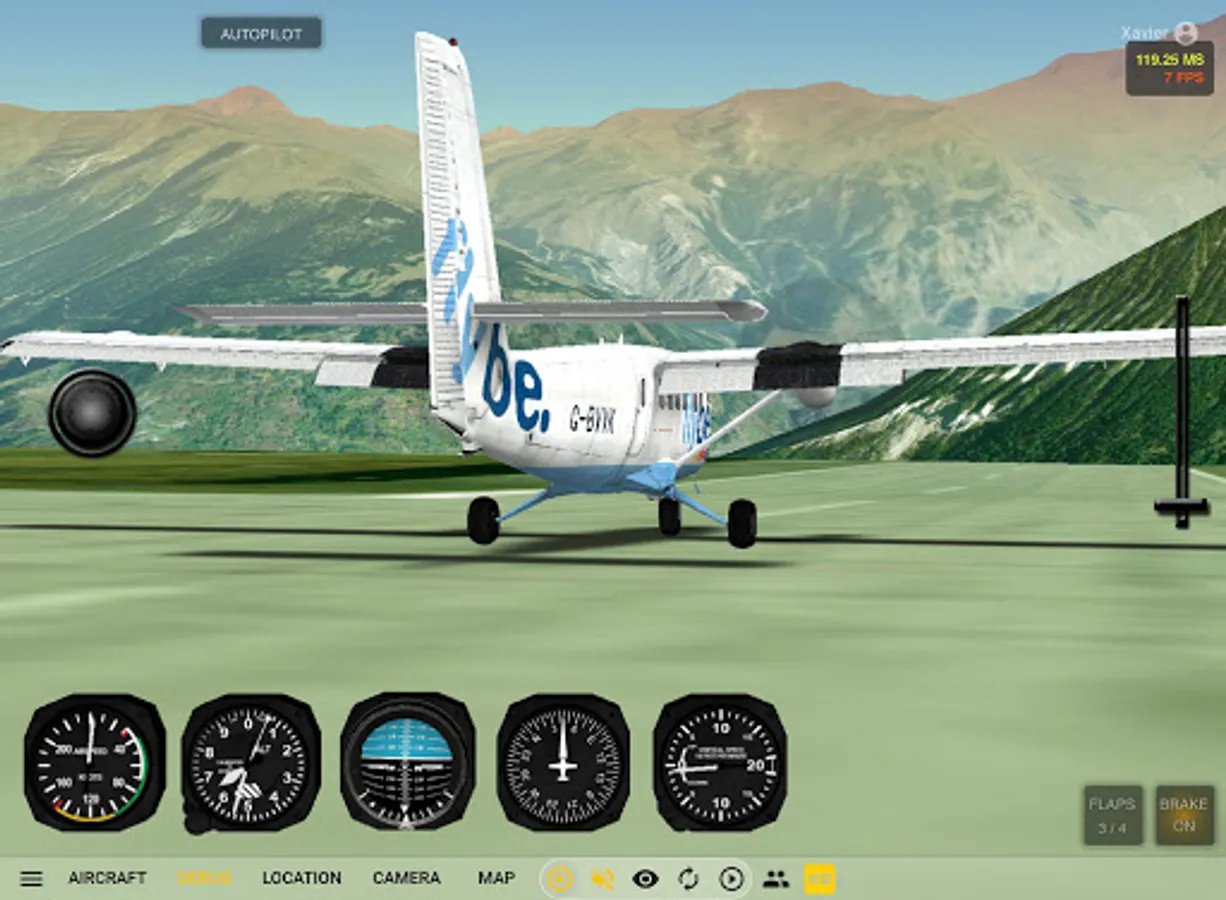Open the Xavier user profile icon

1186,33
